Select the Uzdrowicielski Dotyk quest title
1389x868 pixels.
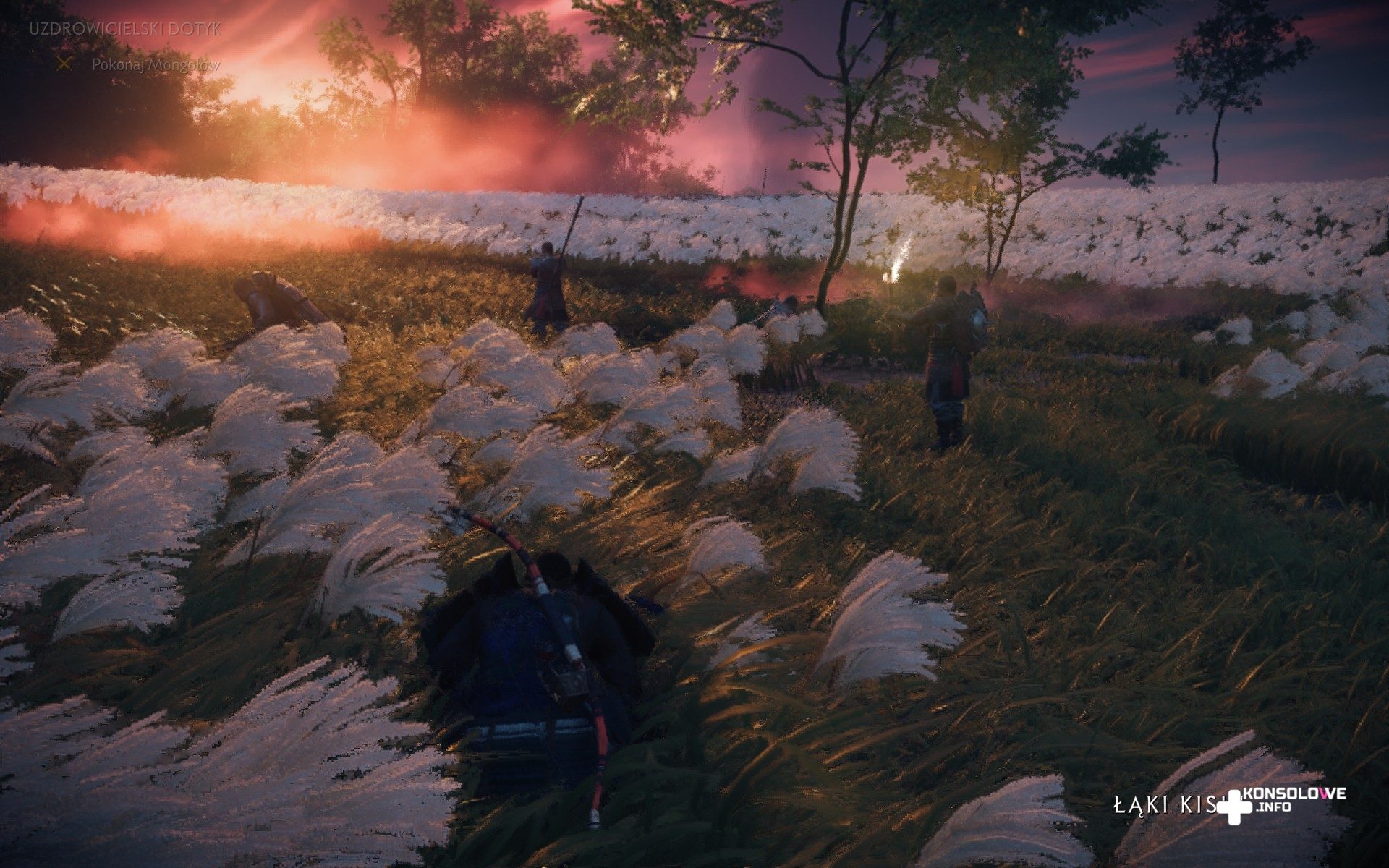[124, 29]
